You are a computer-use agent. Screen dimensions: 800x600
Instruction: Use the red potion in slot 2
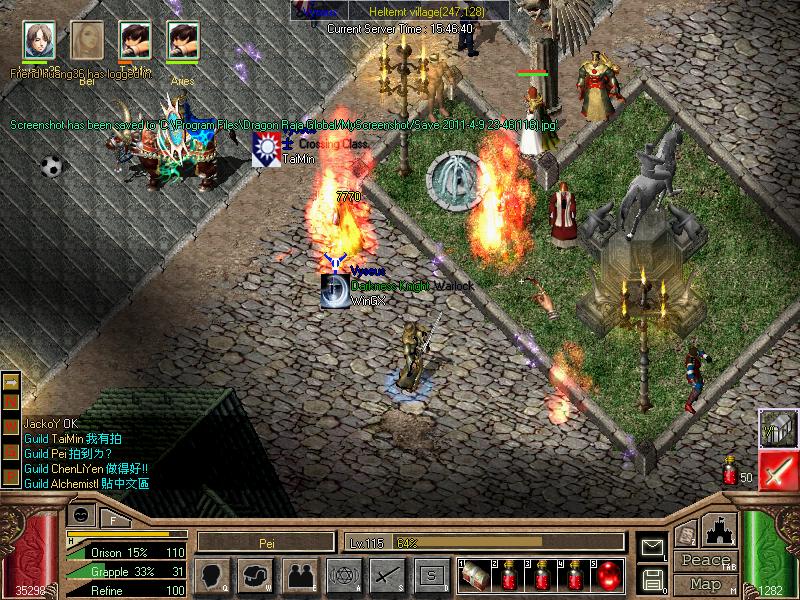point(510,576)
